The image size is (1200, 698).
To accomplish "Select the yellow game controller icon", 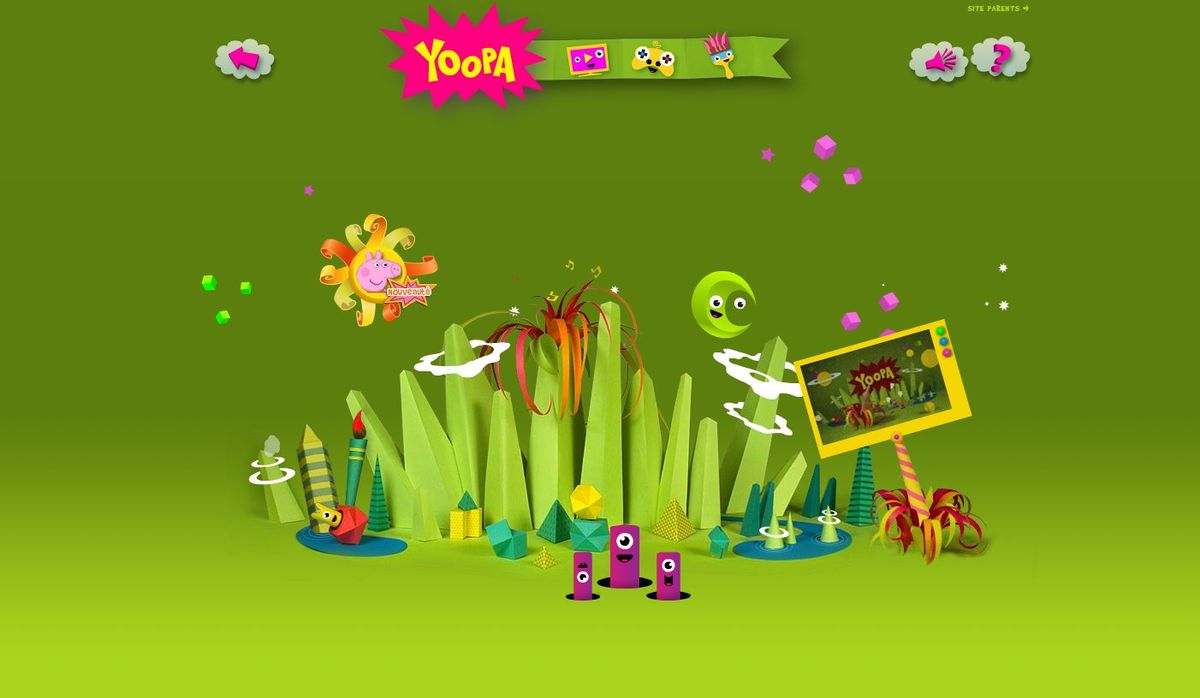I will pyautogui.click(x=653, y=59).
